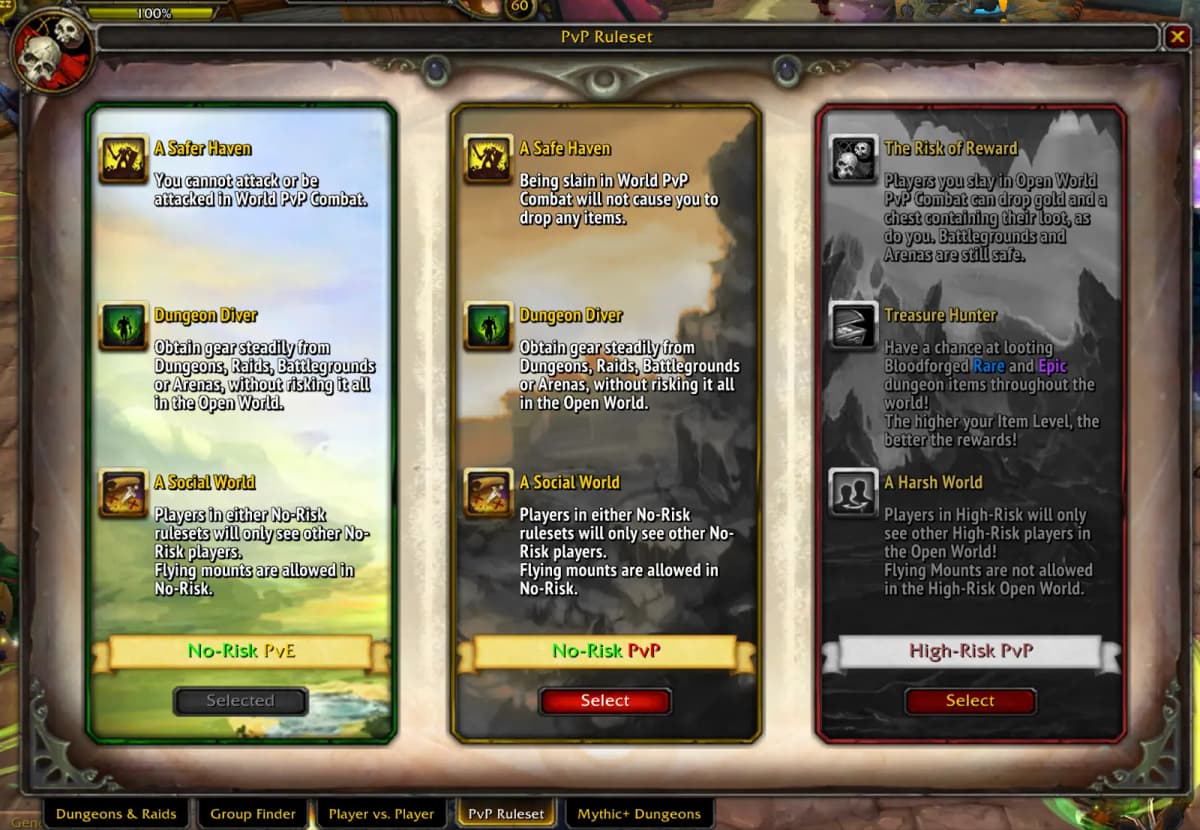
Task: Close the PvP Ruleset window
Action: tap(1176, 38)
